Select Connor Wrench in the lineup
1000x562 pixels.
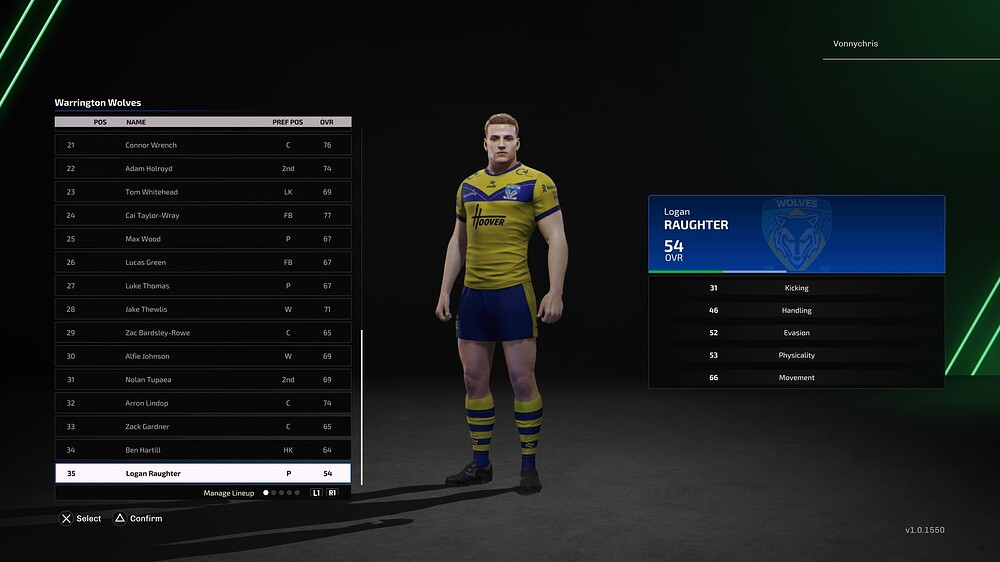pos(203,145)
